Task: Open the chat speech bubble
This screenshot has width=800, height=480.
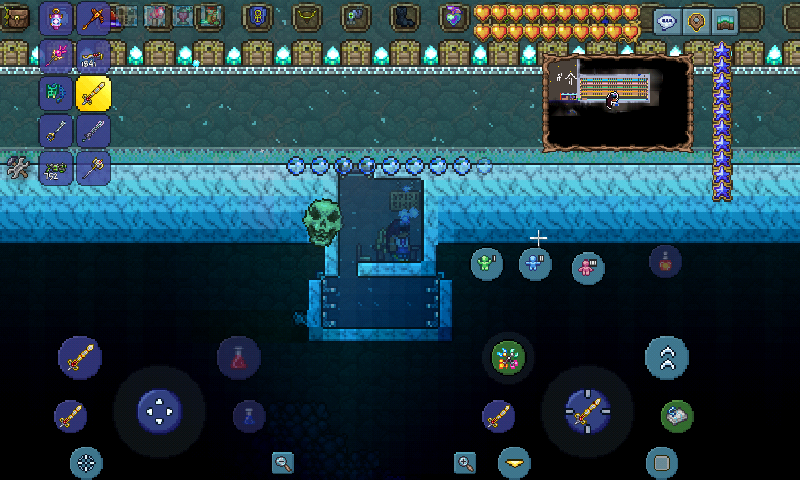Action: (x=668, y=22)
